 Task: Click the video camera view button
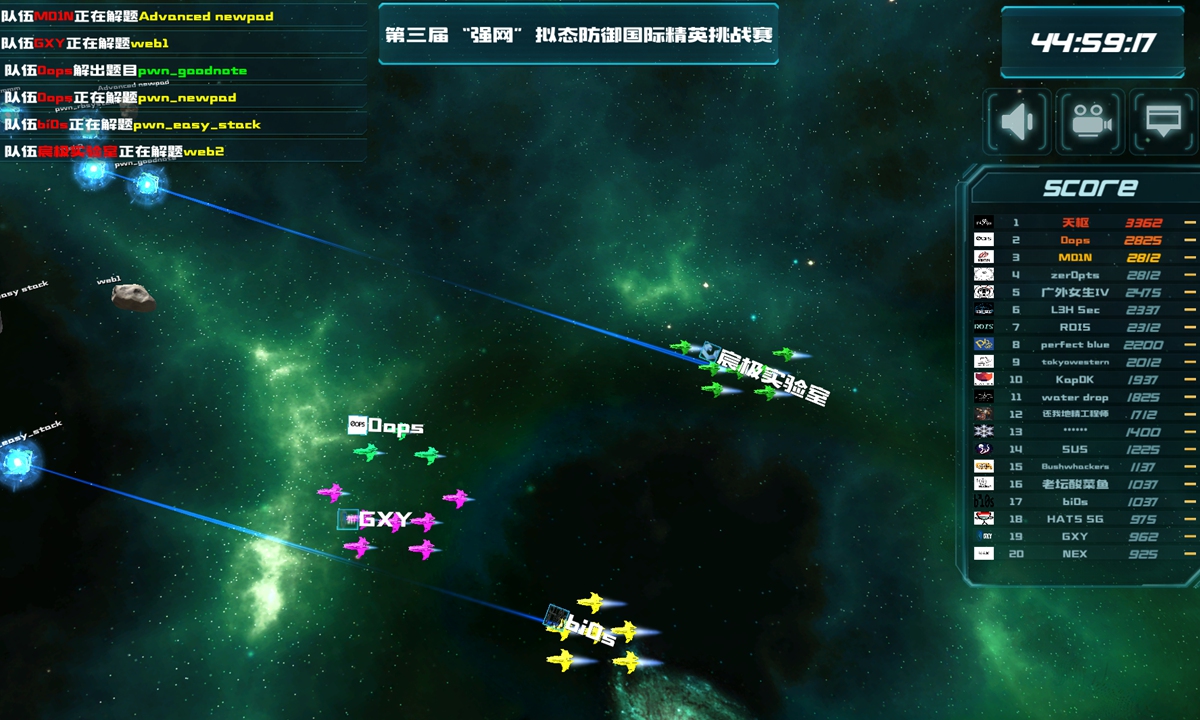pyautogui.click(x=1091, y=122)
